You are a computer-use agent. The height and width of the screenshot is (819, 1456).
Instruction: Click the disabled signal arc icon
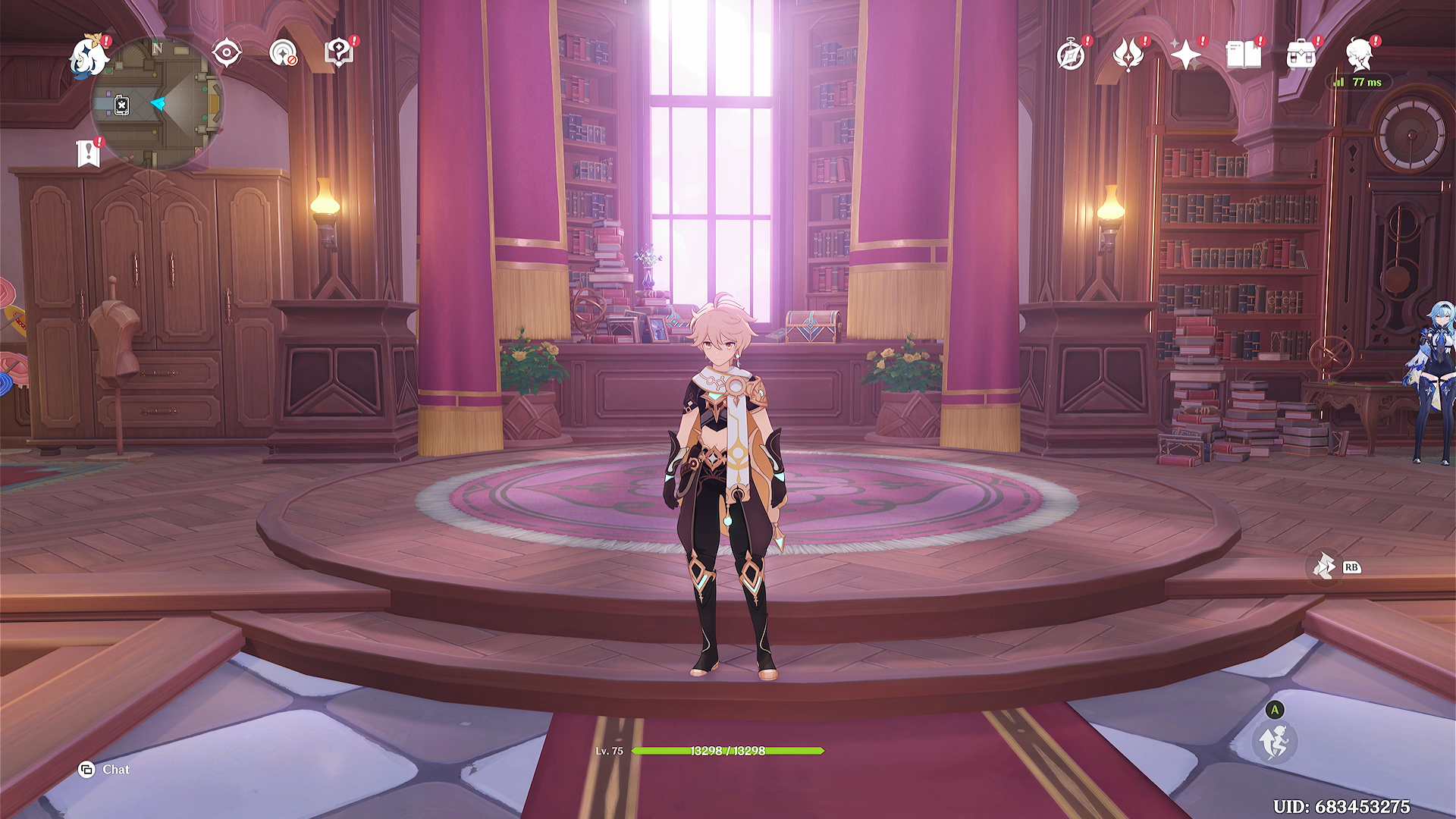(x=283, y=53)
